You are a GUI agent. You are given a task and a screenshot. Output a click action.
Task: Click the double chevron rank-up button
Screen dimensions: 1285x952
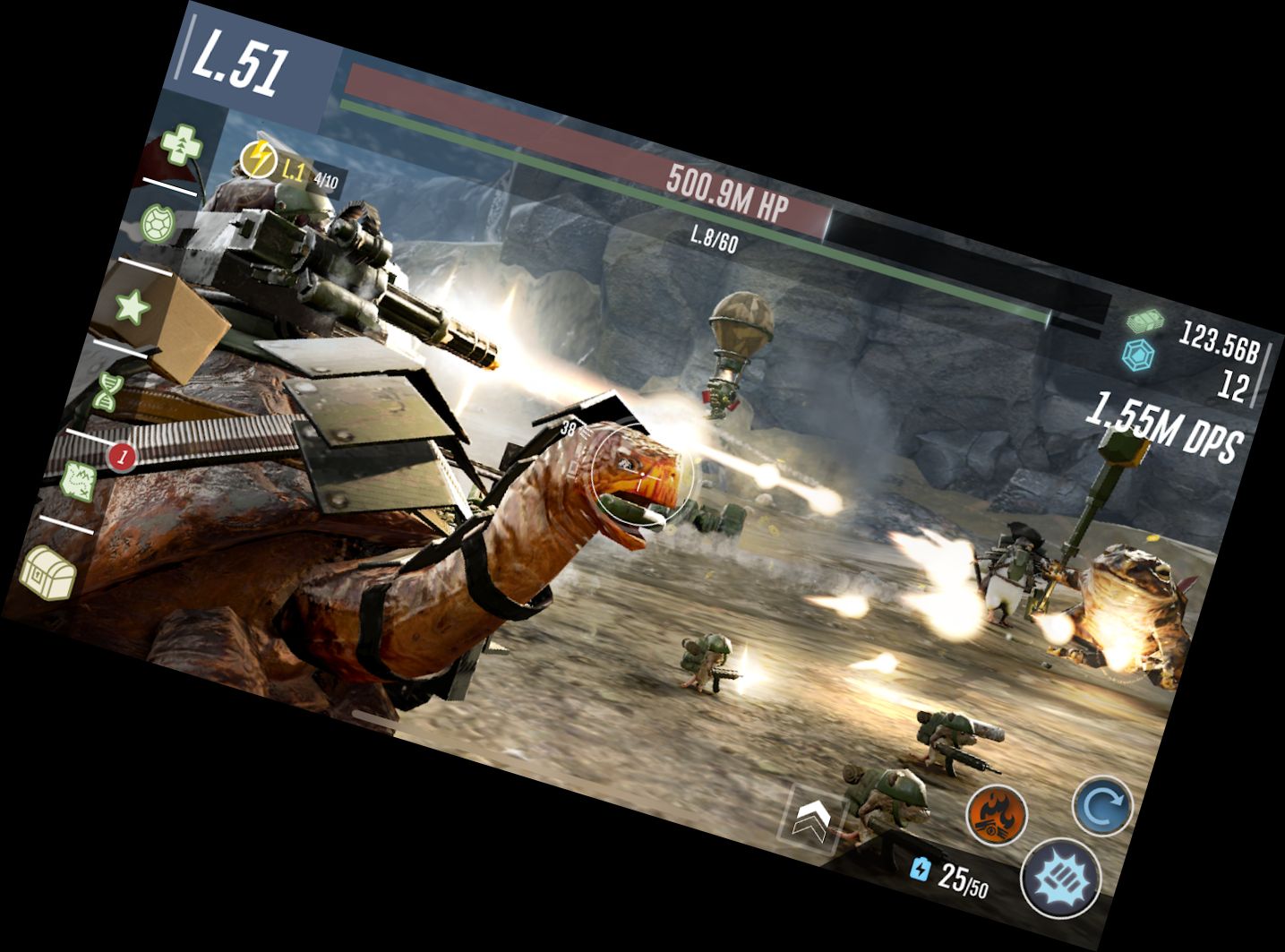[813, 818]
